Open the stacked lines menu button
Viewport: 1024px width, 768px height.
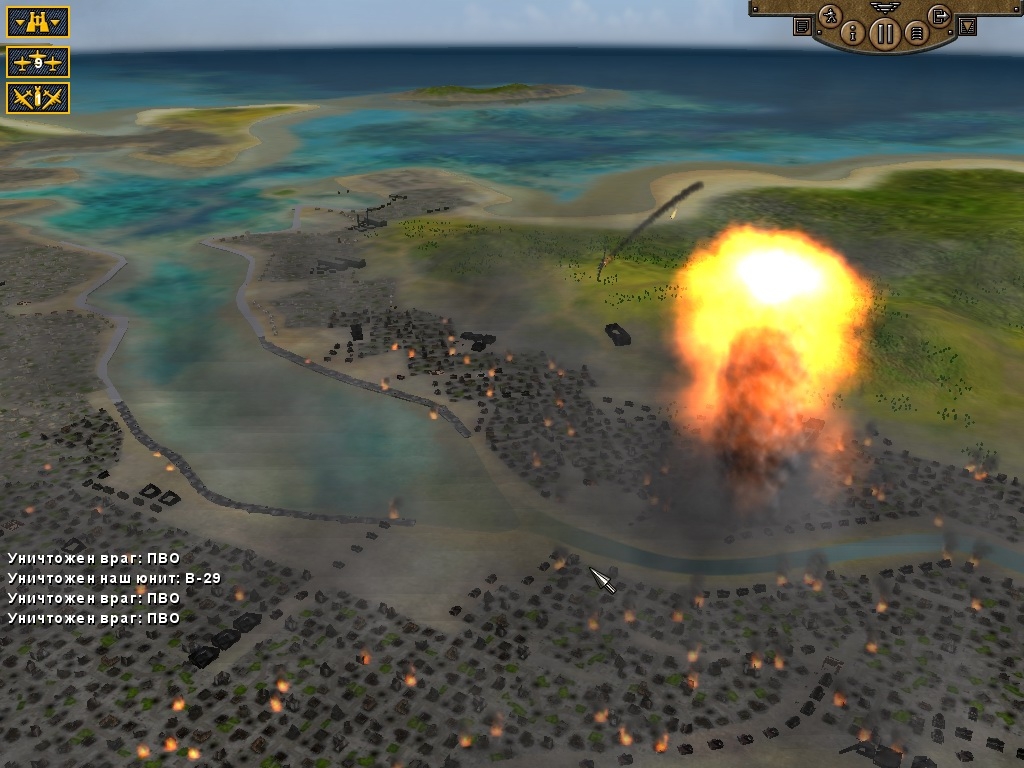point(914,34)
